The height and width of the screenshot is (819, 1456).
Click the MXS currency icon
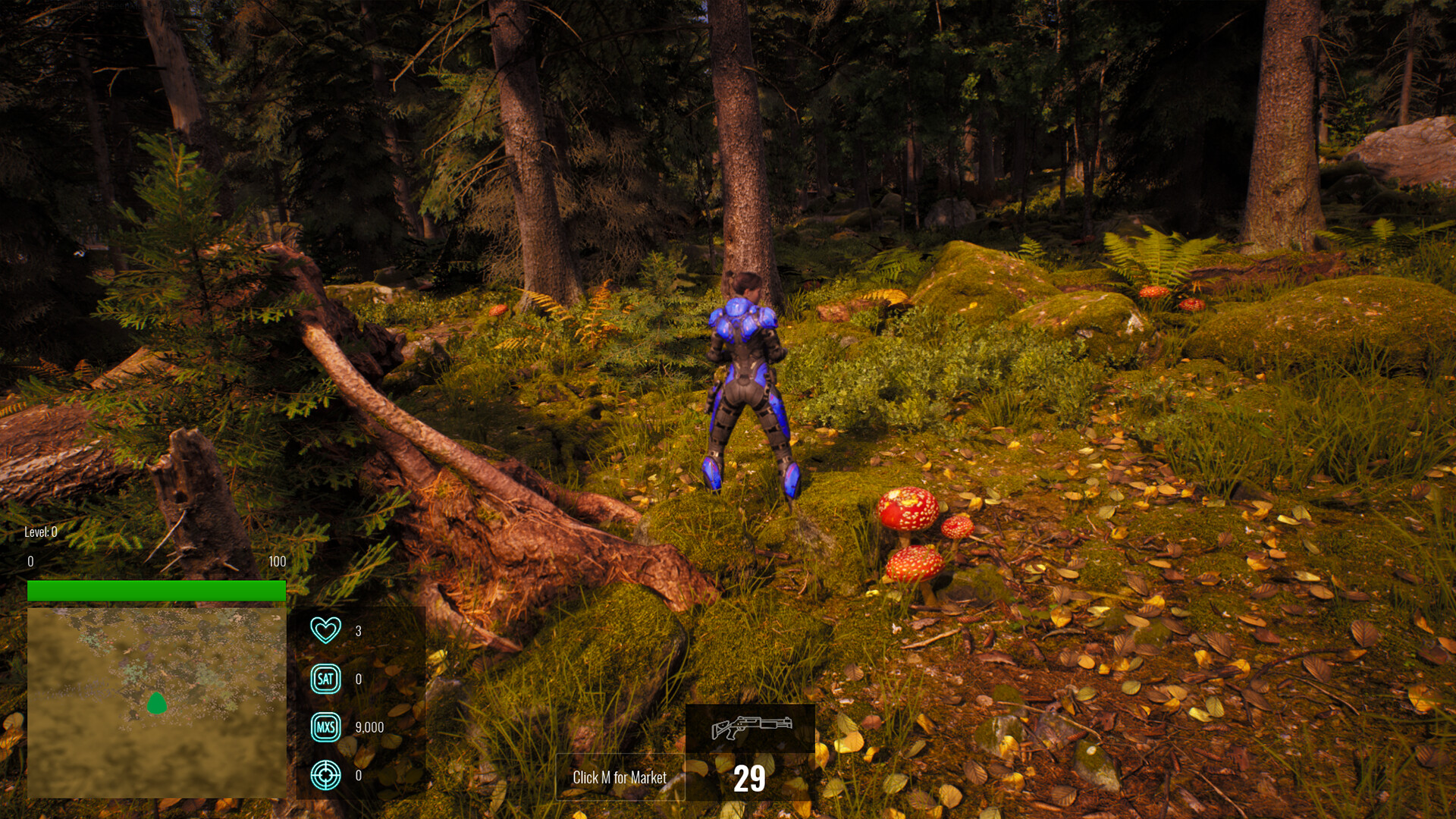(325, 726)
